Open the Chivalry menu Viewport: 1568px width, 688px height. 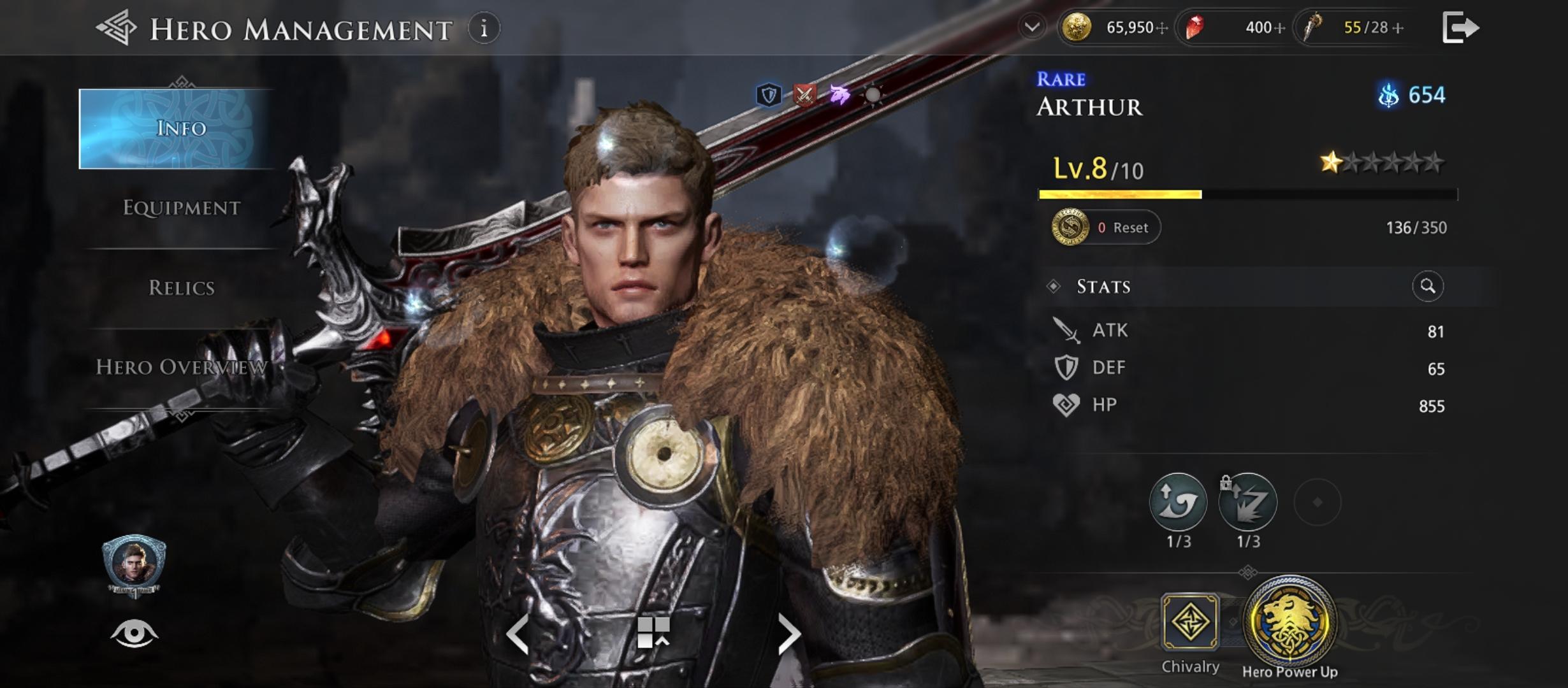tap(1190, 622)
